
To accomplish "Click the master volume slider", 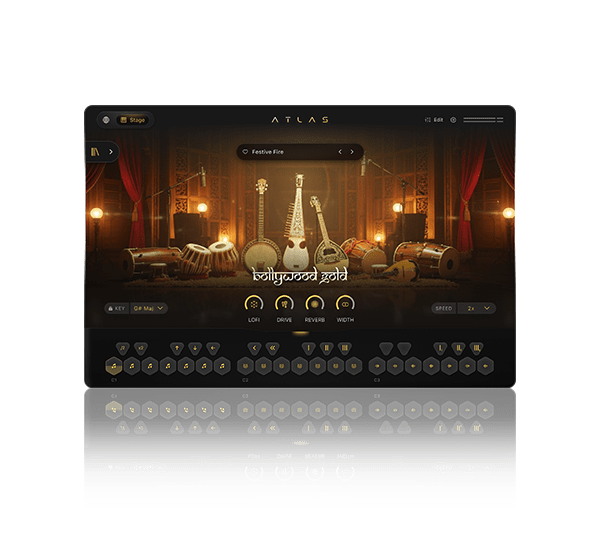I will coord(483,120).
